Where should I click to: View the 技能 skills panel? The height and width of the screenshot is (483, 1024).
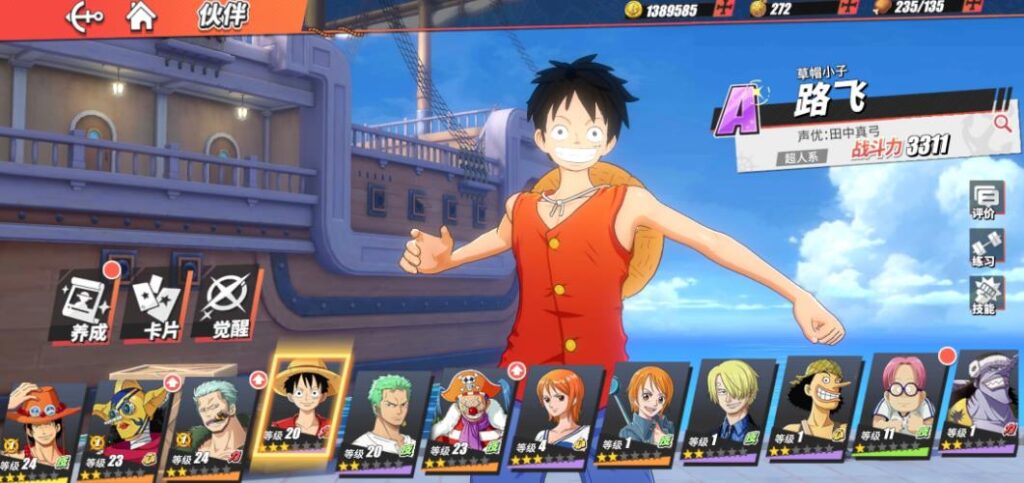coord(985,296)
